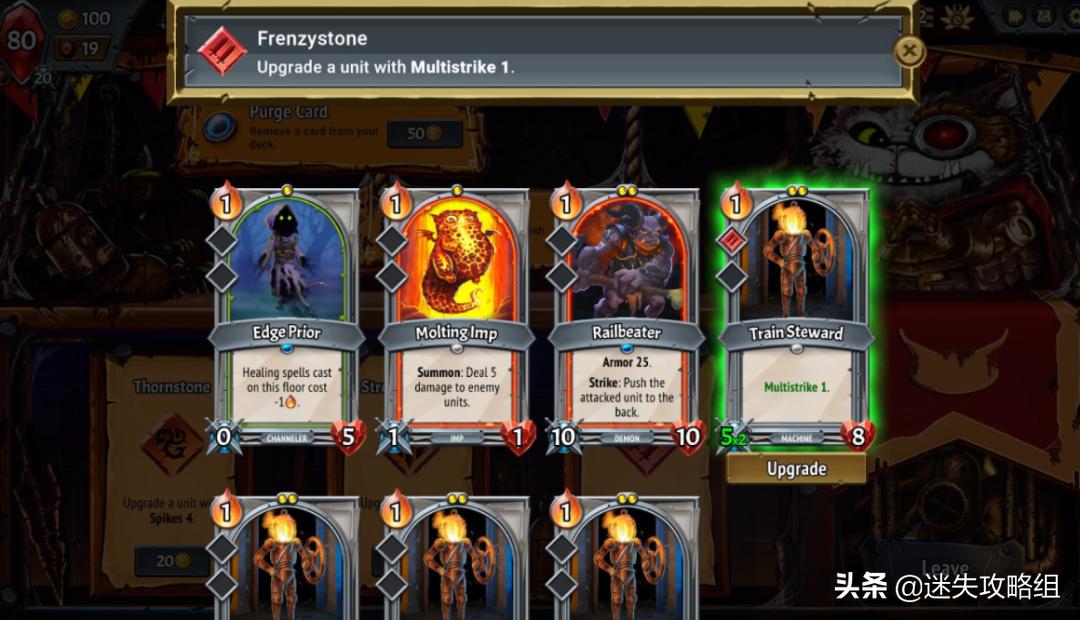Select the Edge Prior card
This screenshot has height=620, width=1080.
(286, 320)
